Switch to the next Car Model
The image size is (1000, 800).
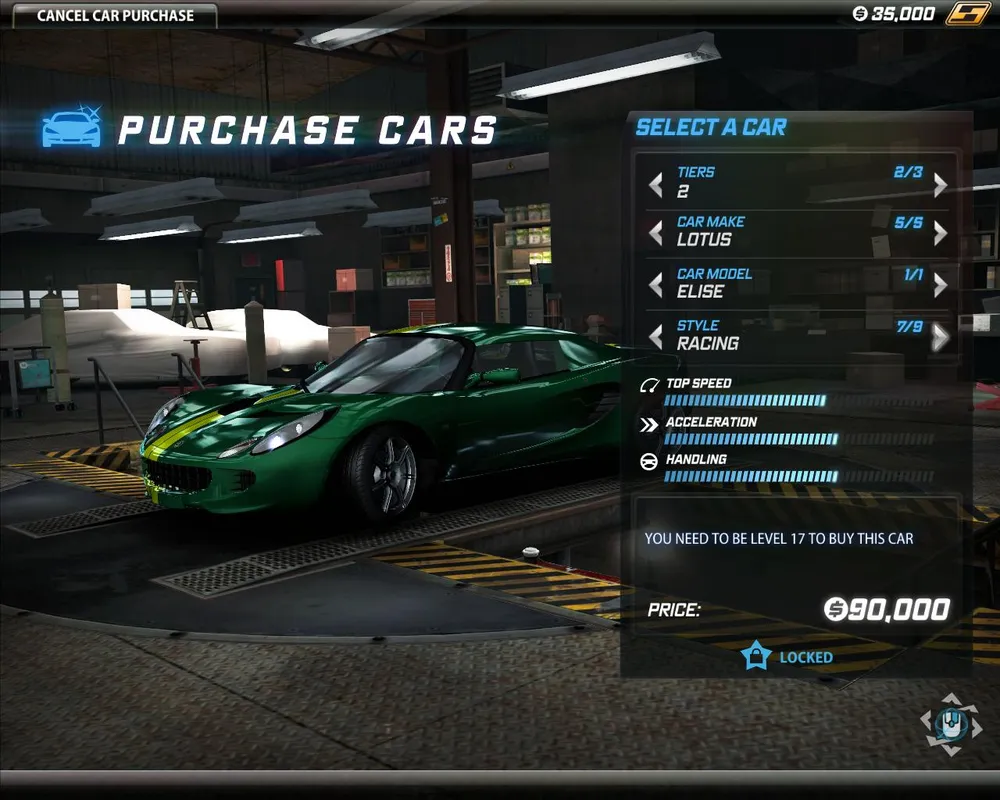point(940,286)
